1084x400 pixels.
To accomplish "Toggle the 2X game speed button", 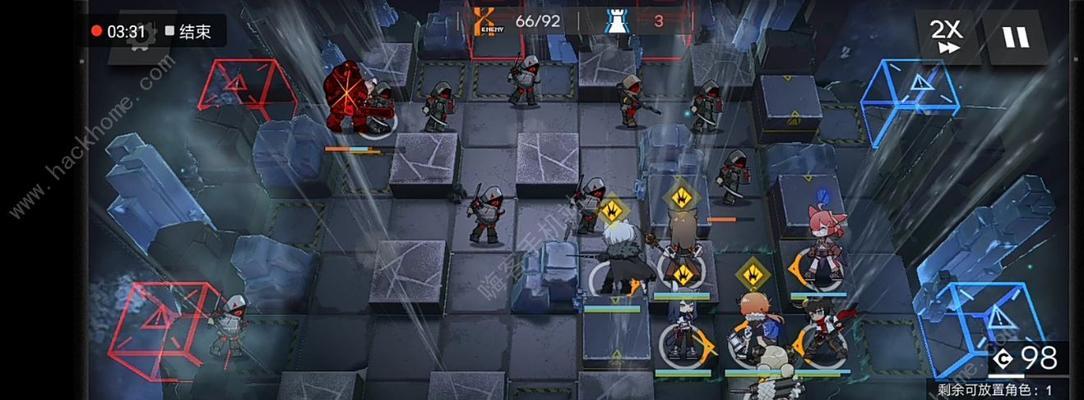I will click(x=945, y=36).
